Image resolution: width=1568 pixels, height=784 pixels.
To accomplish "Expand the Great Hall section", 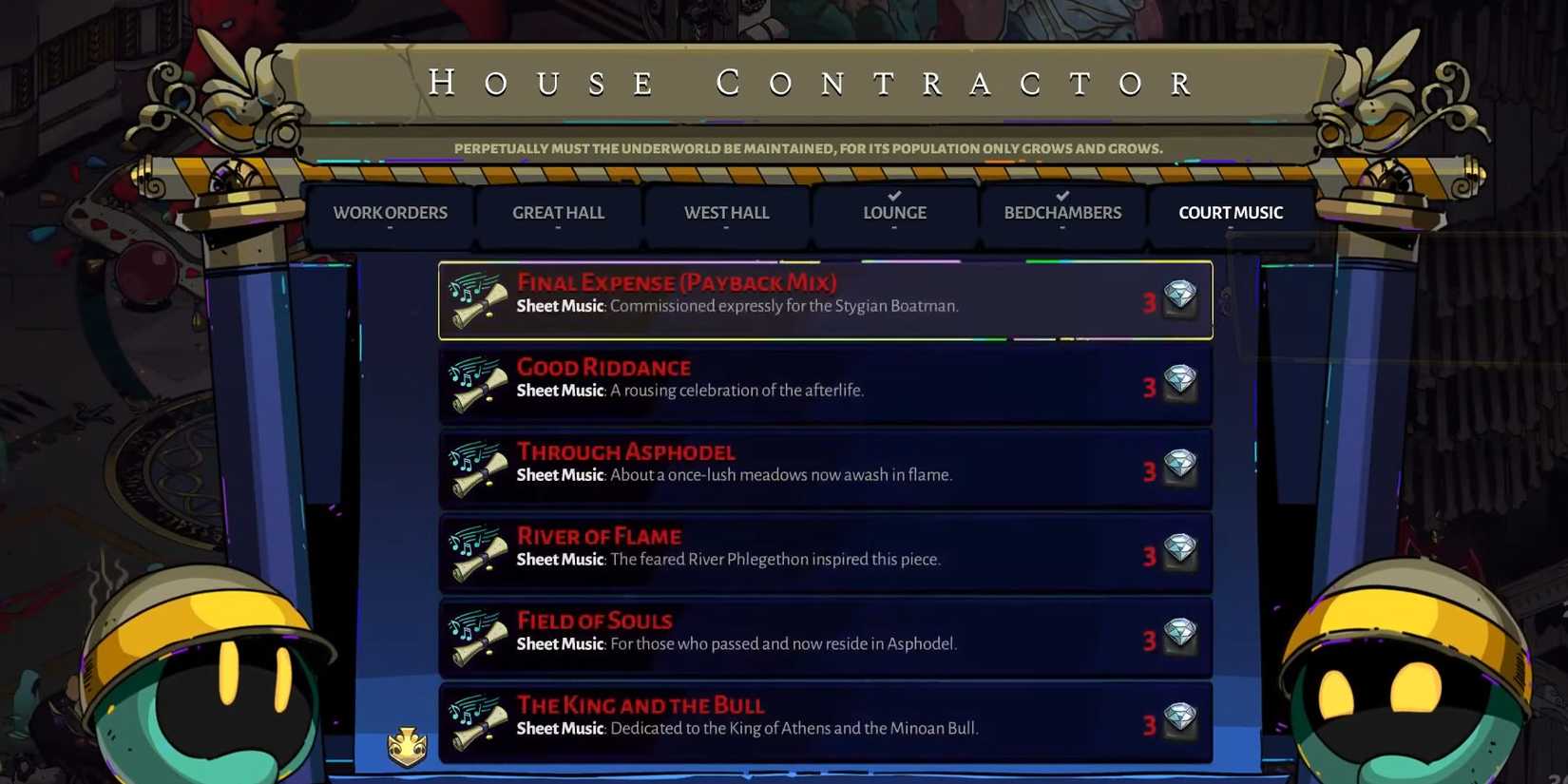I will tap(559, 213).
